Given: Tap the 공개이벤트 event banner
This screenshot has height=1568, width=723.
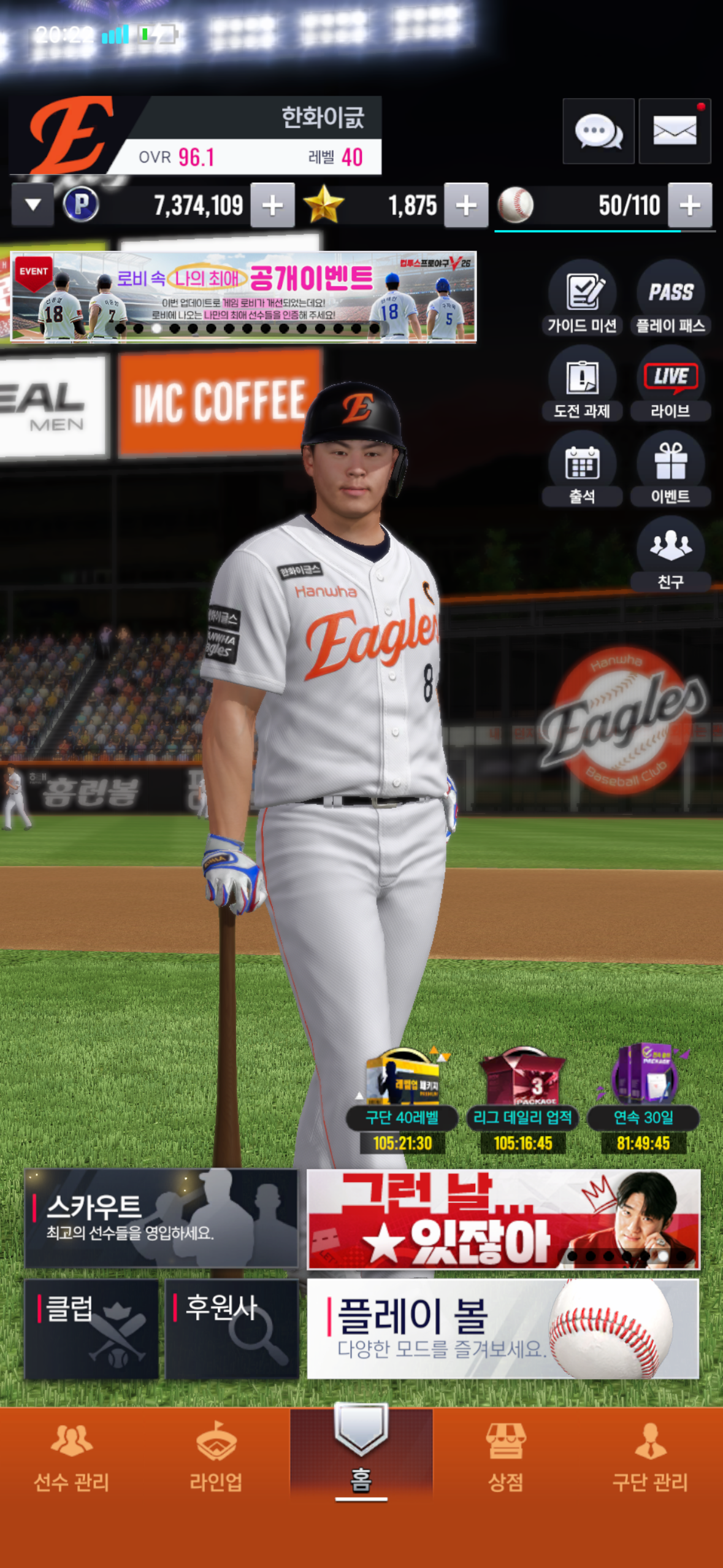Looking at the screenshot, I should tap(243, 296).
